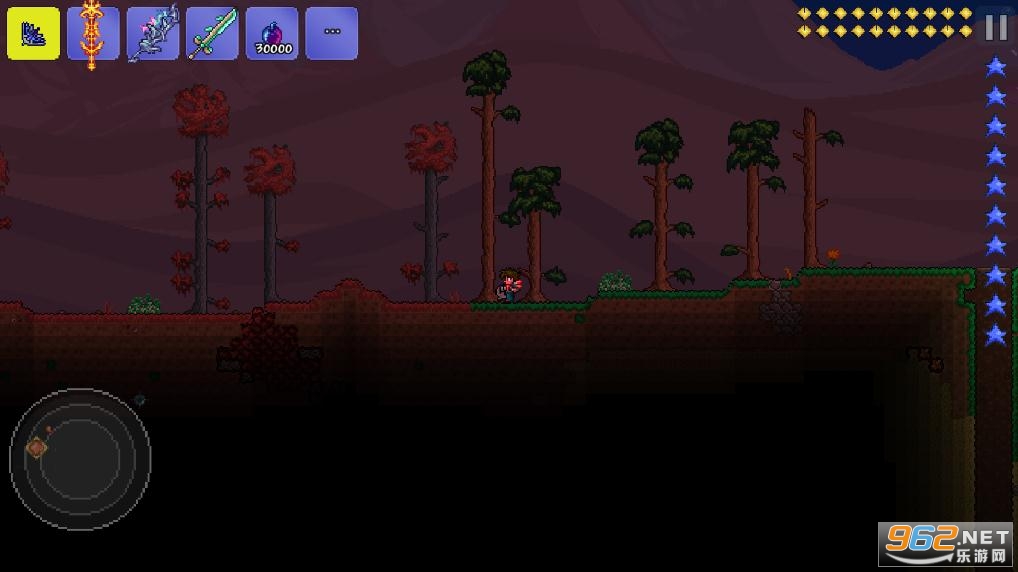The height and width of the screenshot is (572, 1018).
Task: Open the inventory with the three-dots slot
Action: pyautogui.click(x=332, y=33)
